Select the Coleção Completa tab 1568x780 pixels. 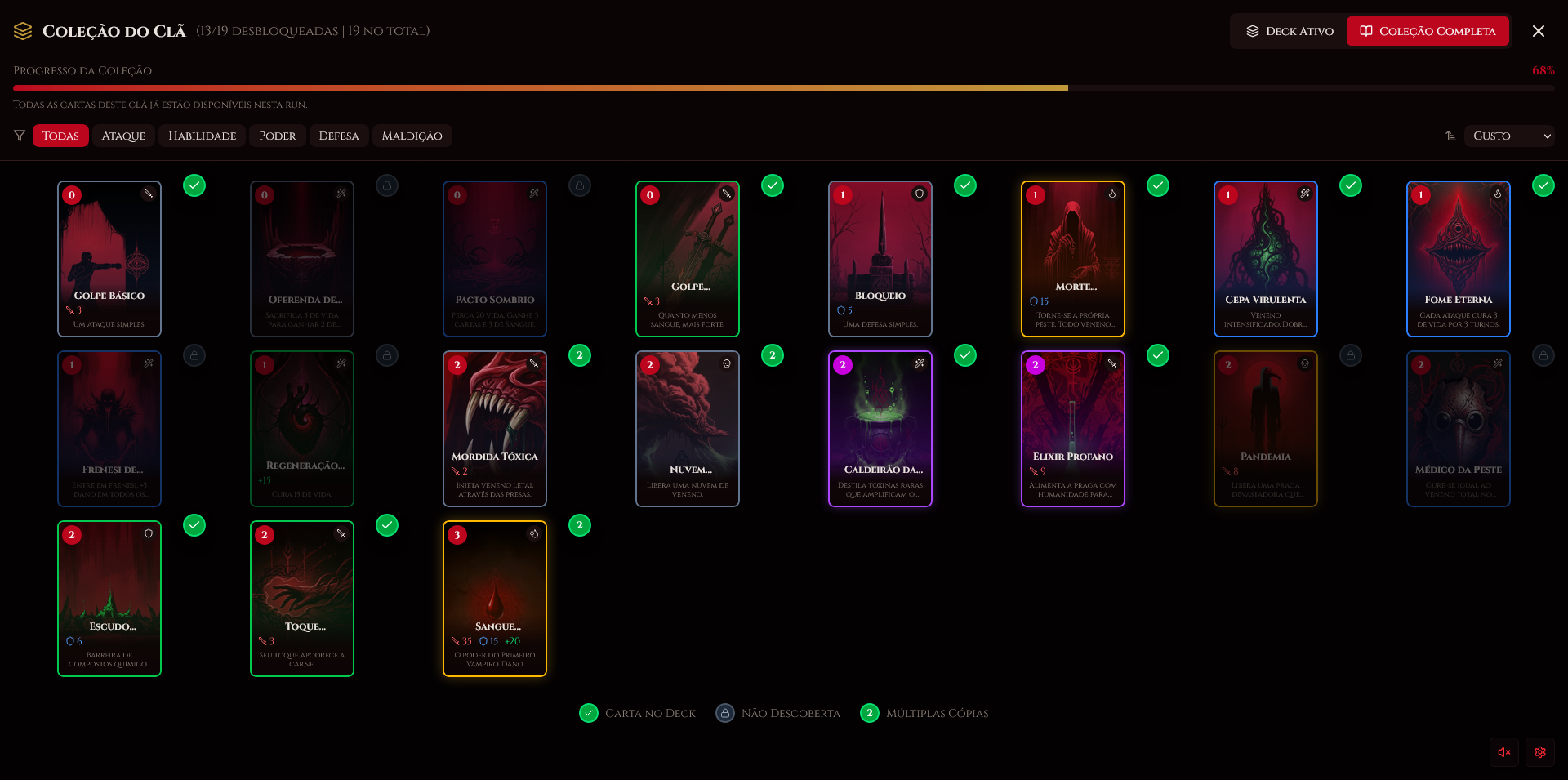coord(1428,31)
